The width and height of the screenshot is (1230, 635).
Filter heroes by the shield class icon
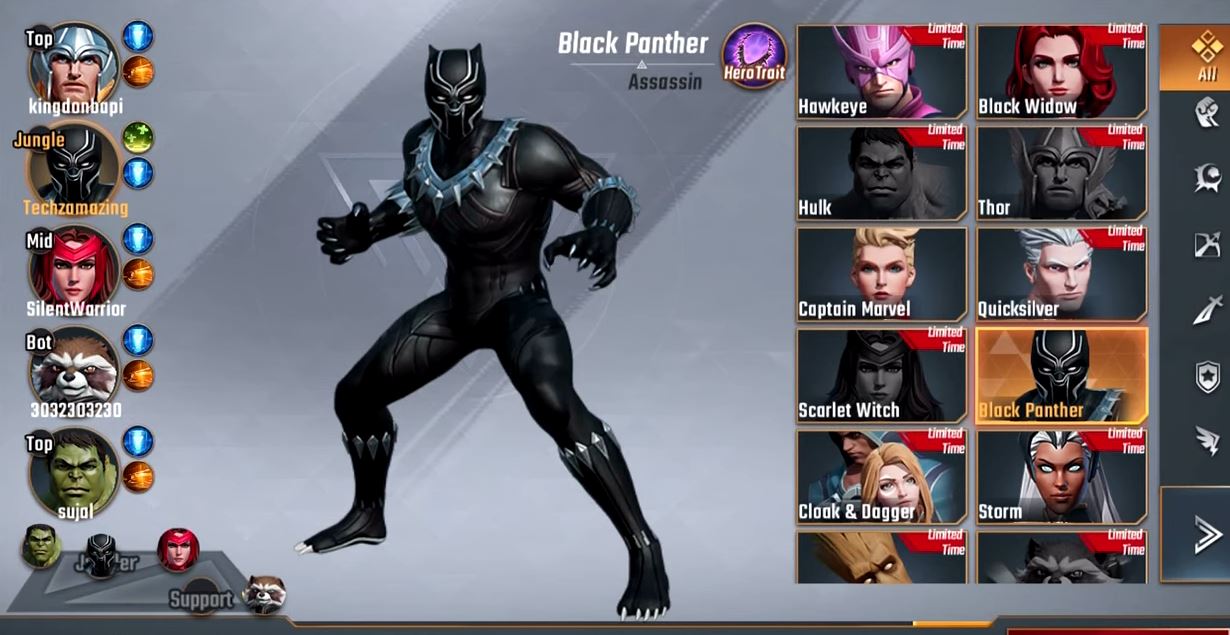[x=1207, y=376]
